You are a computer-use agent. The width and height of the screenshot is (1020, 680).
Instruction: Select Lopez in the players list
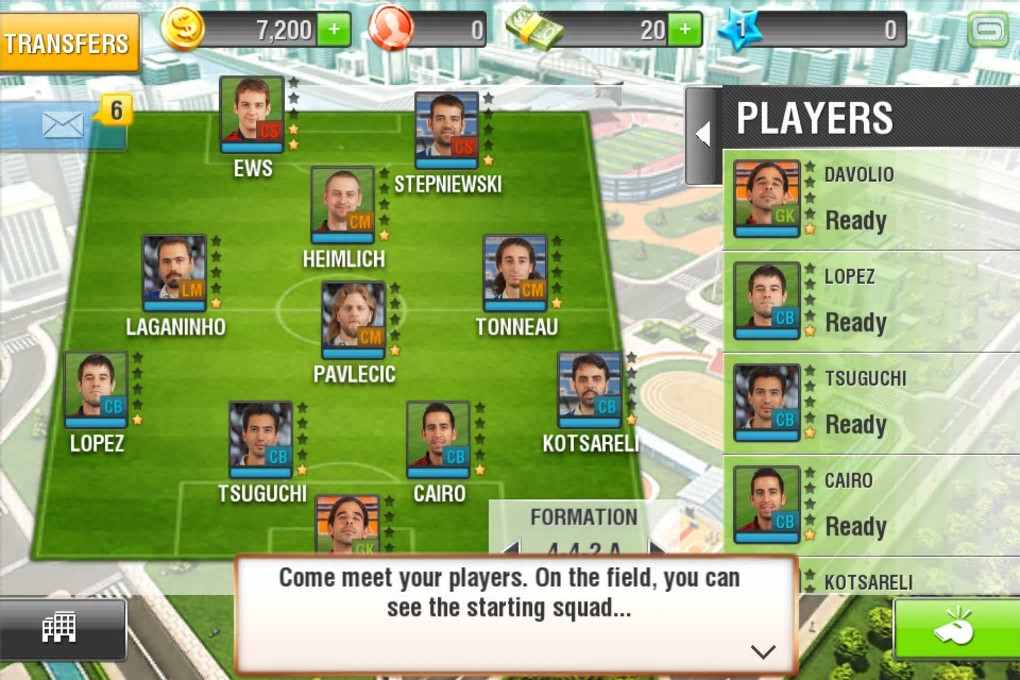(870, 300)
